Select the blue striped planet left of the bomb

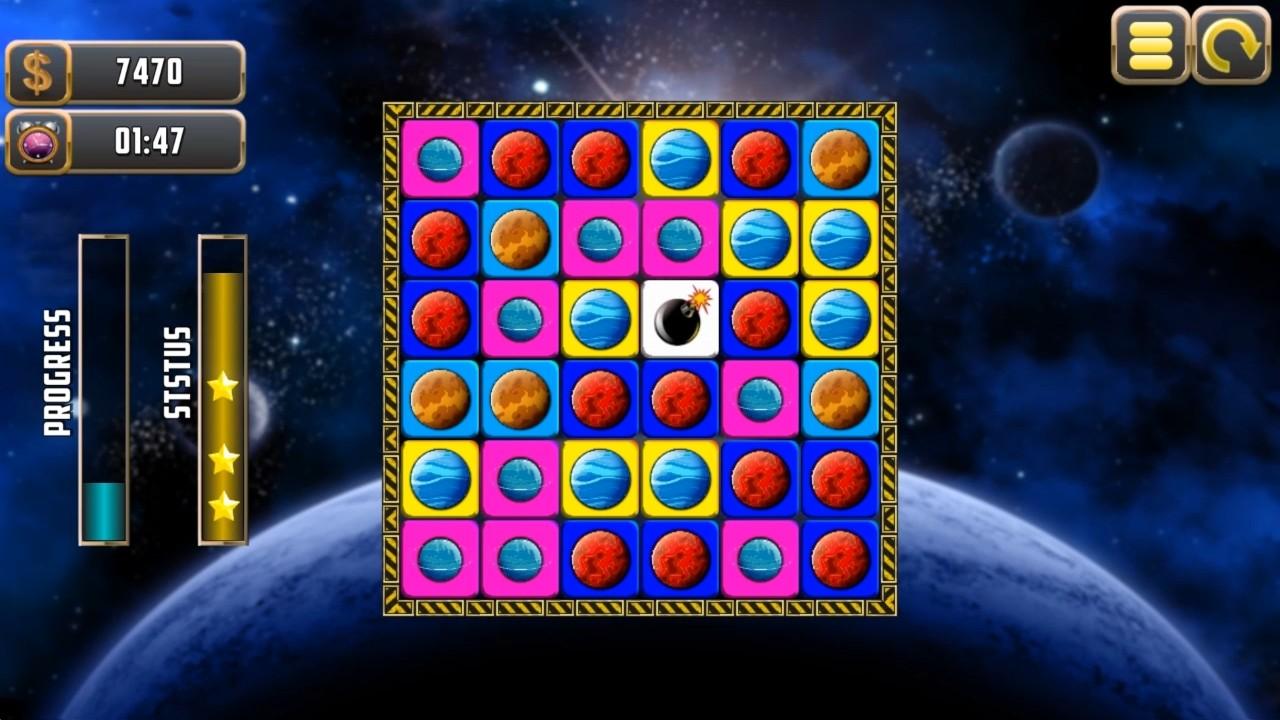click(x=601, y=320)
